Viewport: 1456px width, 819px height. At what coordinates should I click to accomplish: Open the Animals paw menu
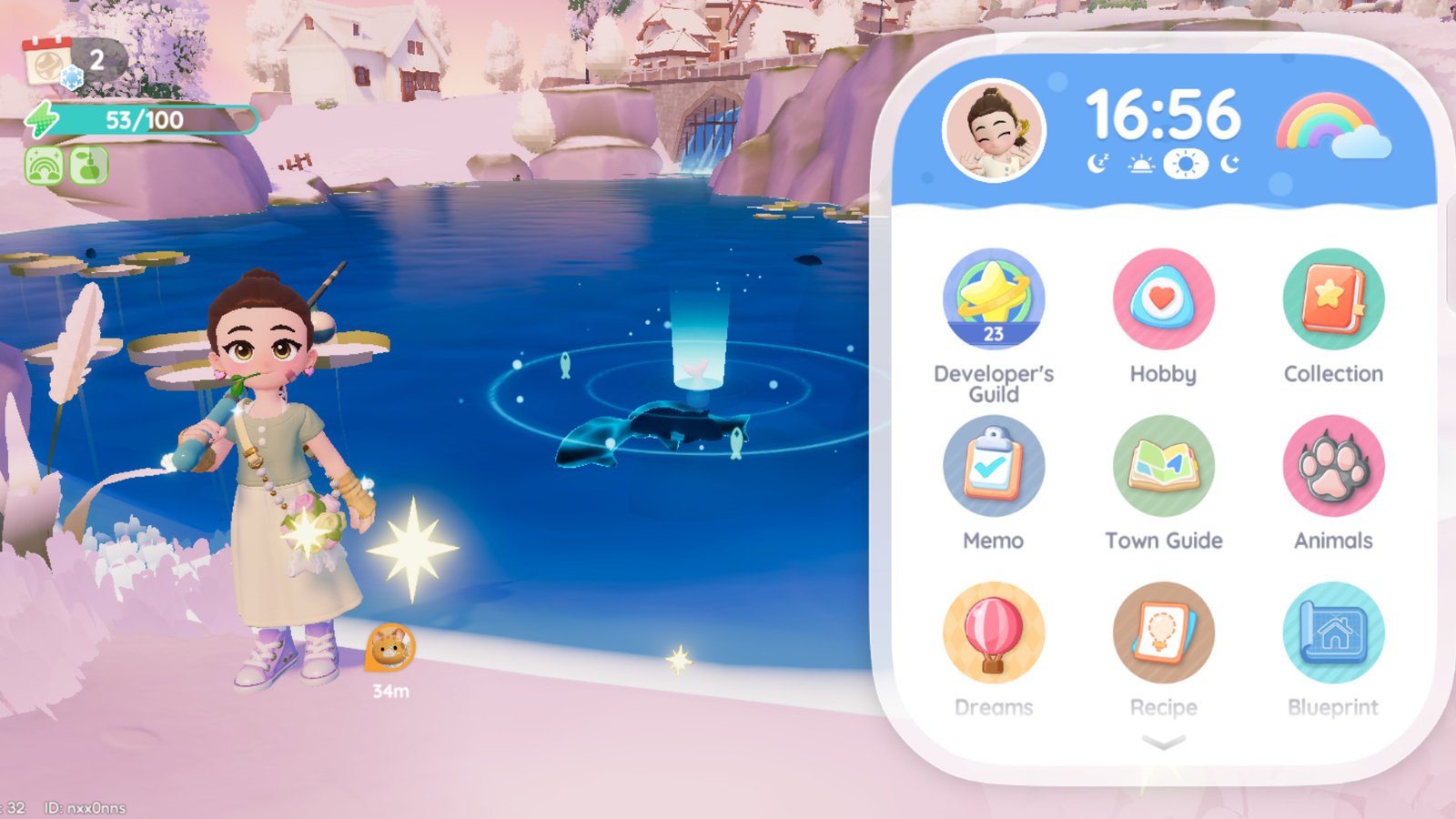1333,467
